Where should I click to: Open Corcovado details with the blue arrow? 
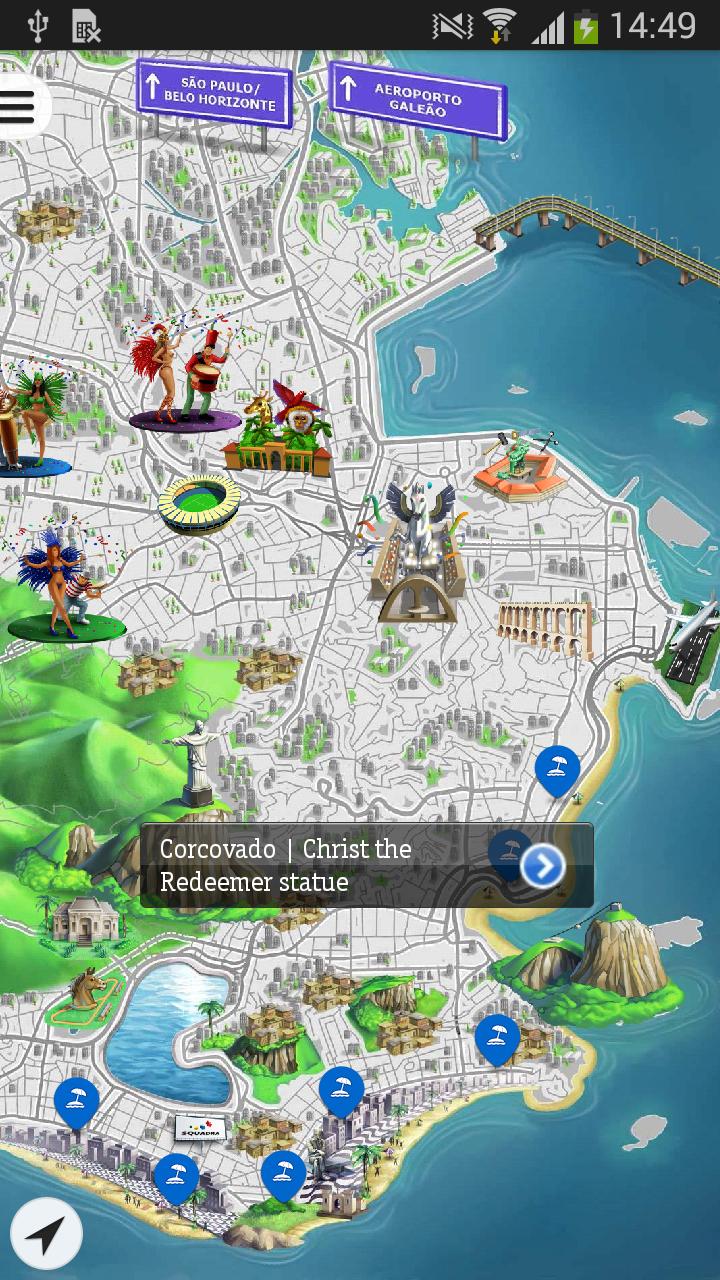point(543,866)
